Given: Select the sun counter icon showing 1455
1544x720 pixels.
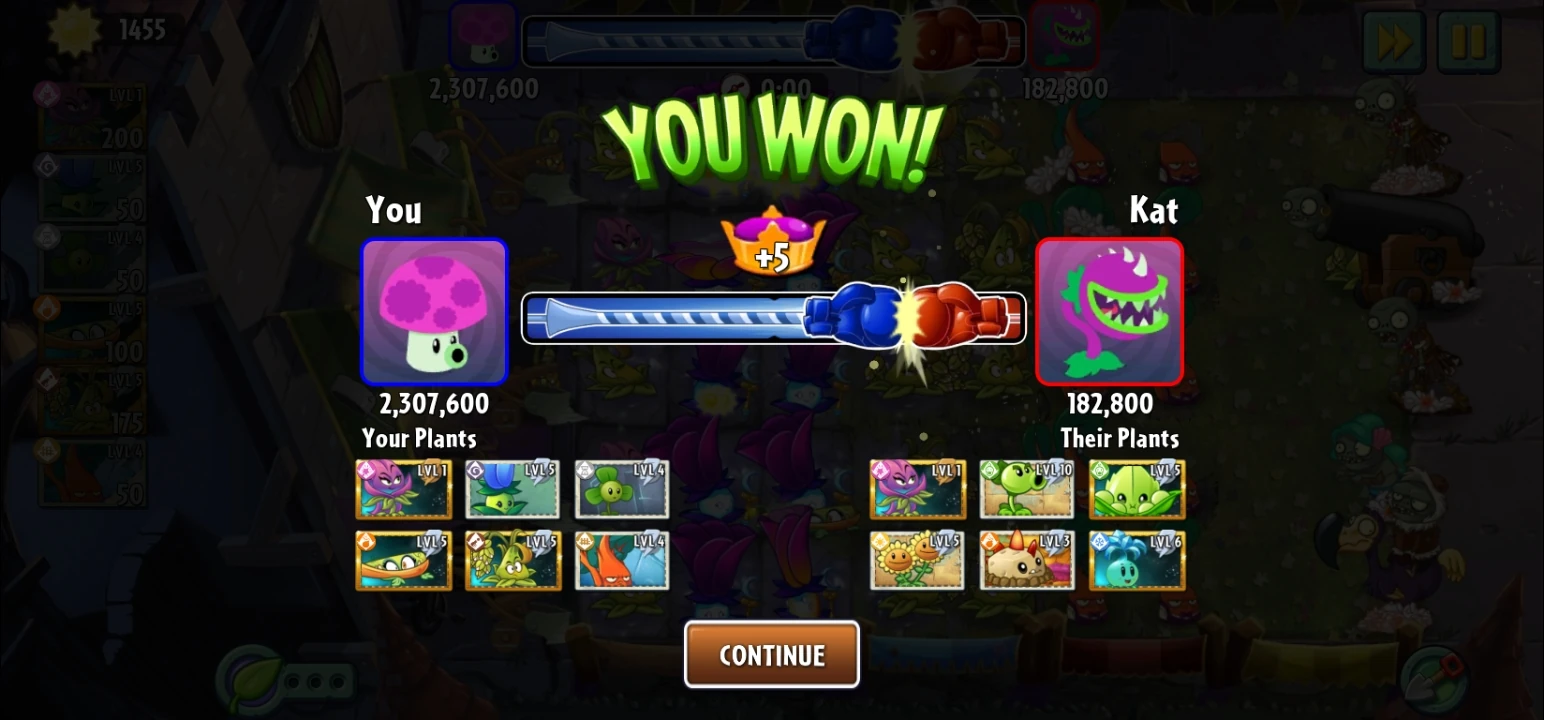Looking at the screenshot, I should tap(75, 30).
